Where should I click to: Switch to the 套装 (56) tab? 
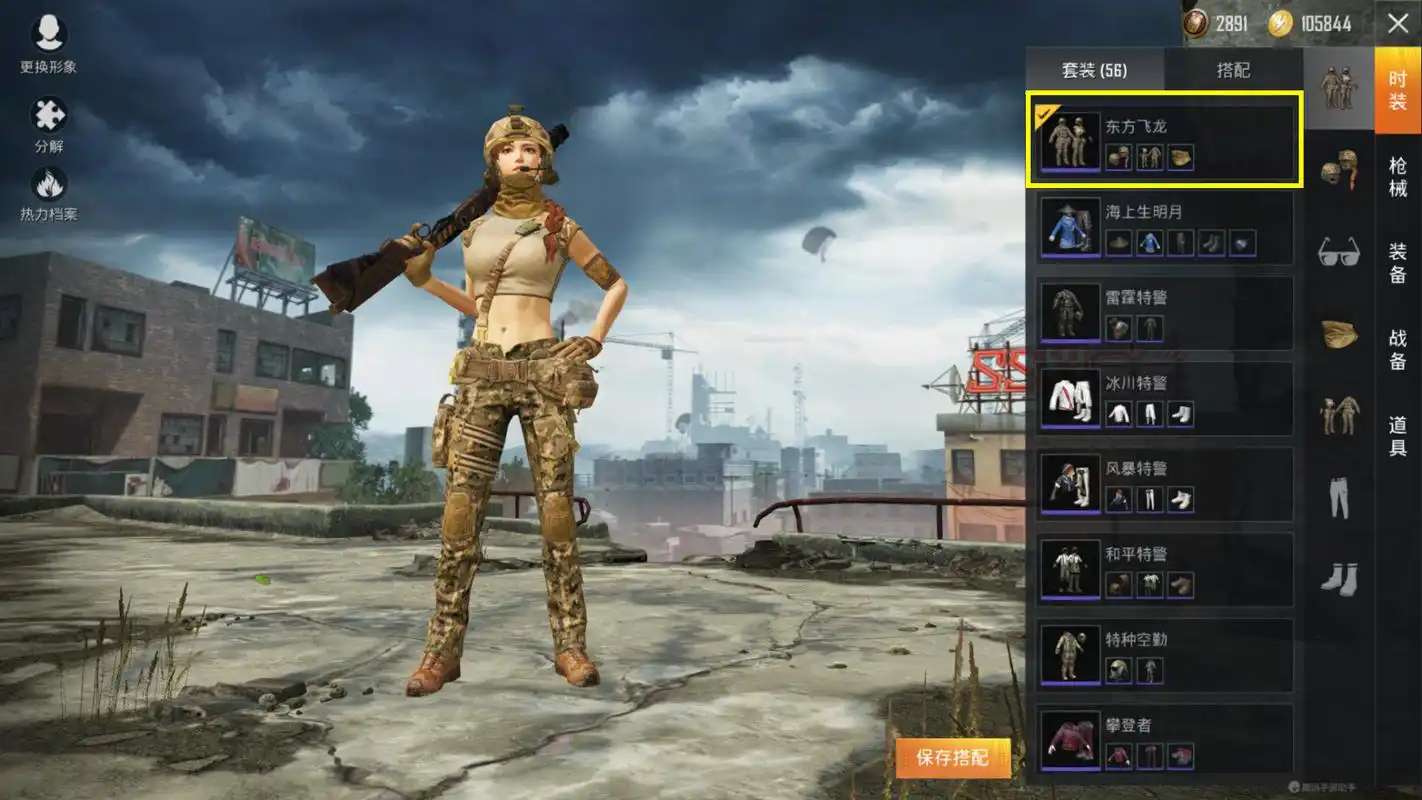click(x=1094, y=71)
